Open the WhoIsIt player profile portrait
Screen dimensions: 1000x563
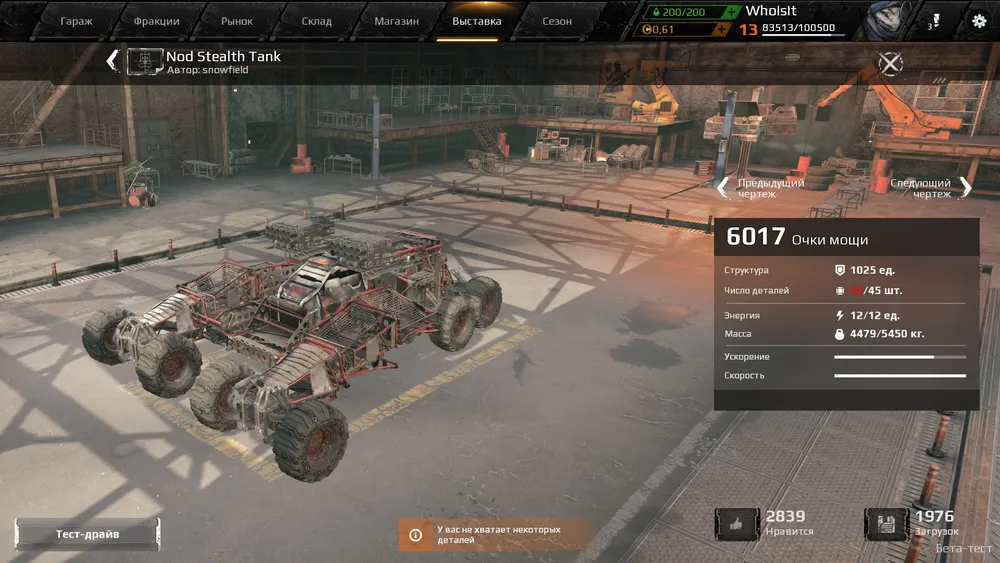pyautogui.click(x=881, y=20)
